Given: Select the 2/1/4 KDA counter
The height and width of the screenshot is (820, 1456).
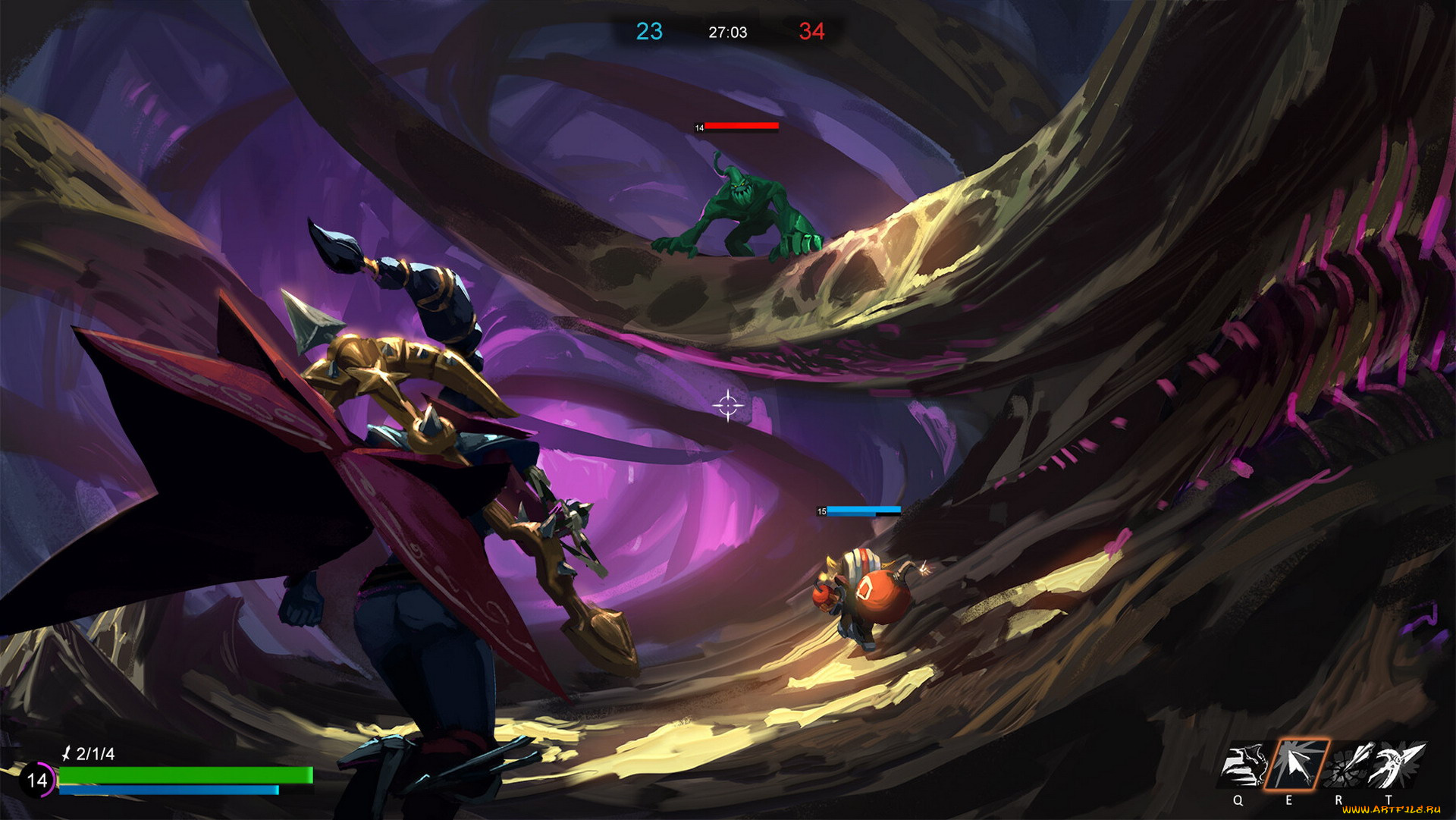Looking at the screenshot, I should point(94,754).
